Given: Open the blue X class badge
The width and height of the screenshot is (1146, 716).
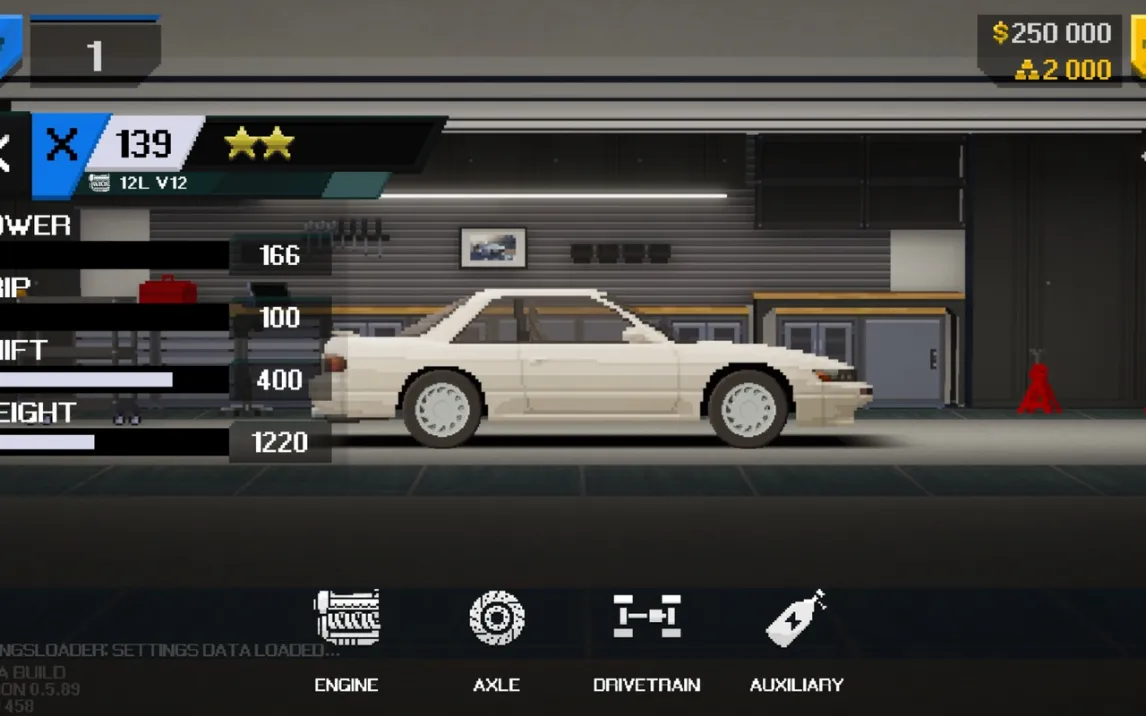Looking at the screenshot, I should coord(63,146).
